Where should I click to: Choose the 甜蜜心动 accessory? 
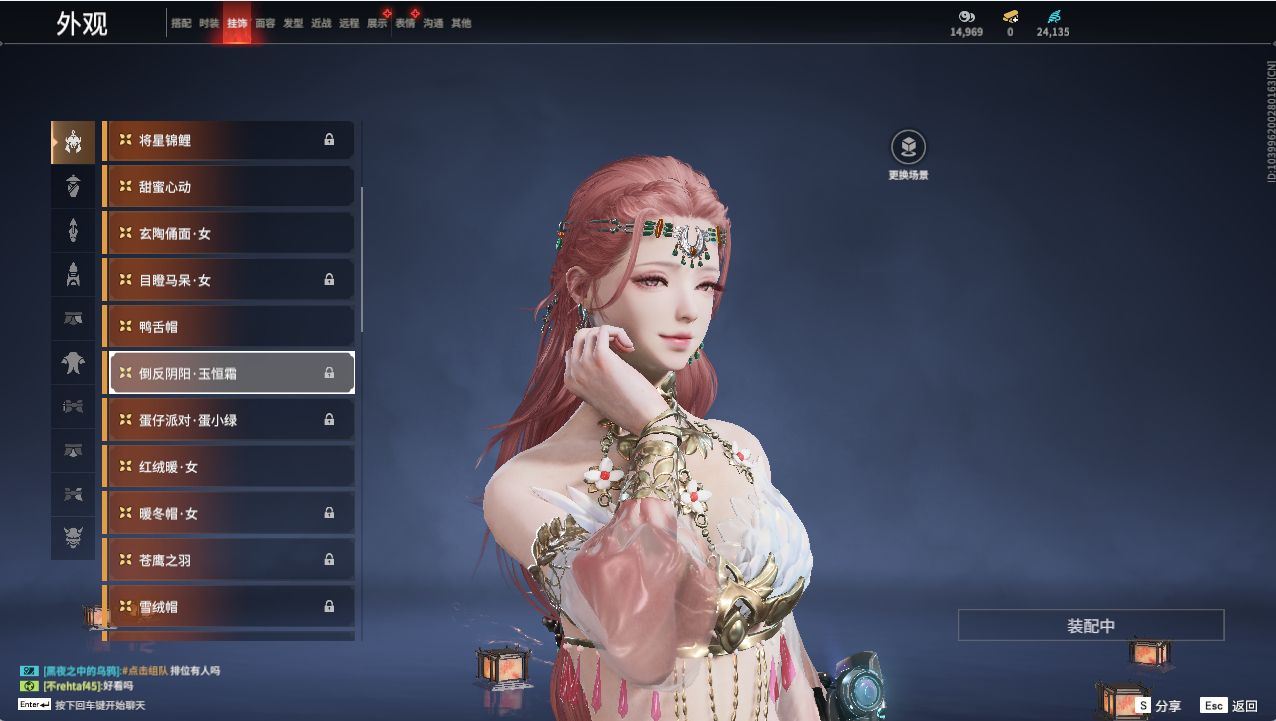(229, 187)
